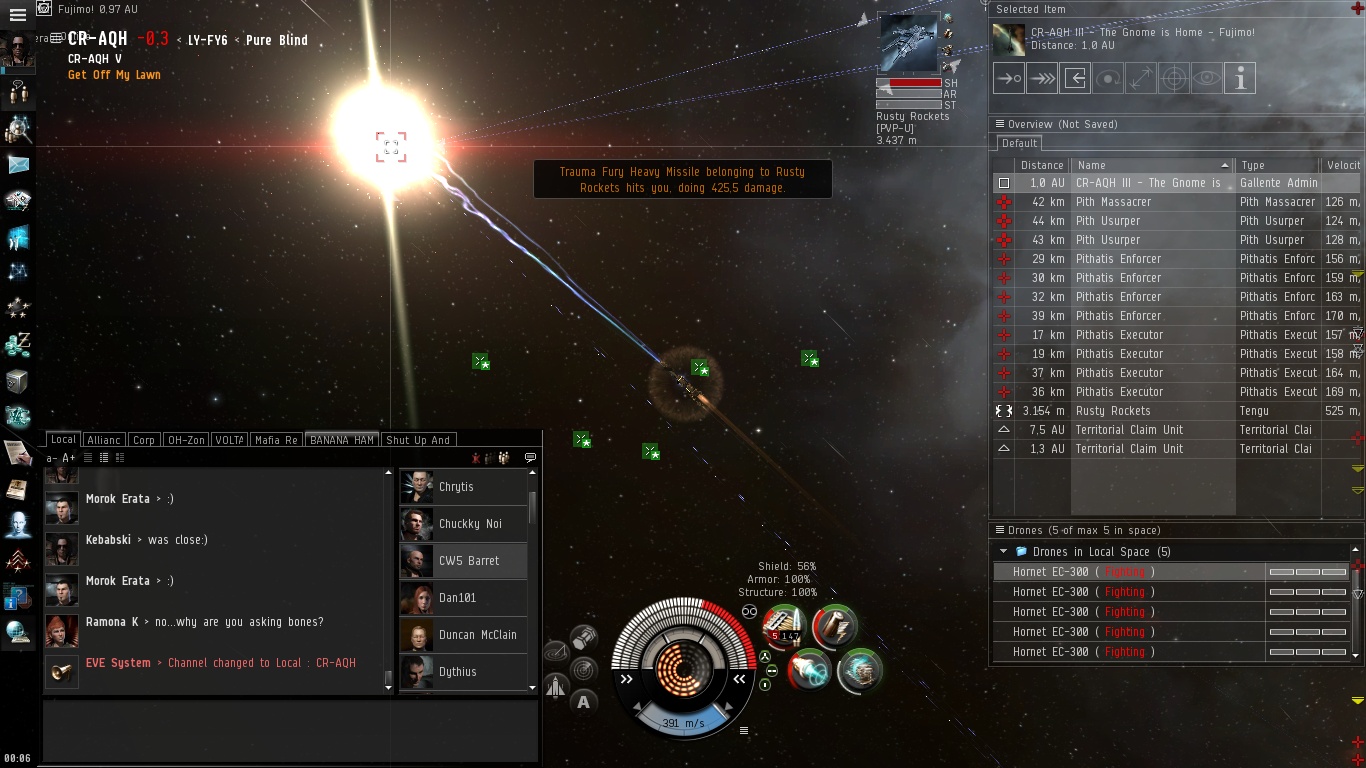Viewport: 1366px width, 768px height.
Task: Click the chat message input box
Action: coord(290,730)
